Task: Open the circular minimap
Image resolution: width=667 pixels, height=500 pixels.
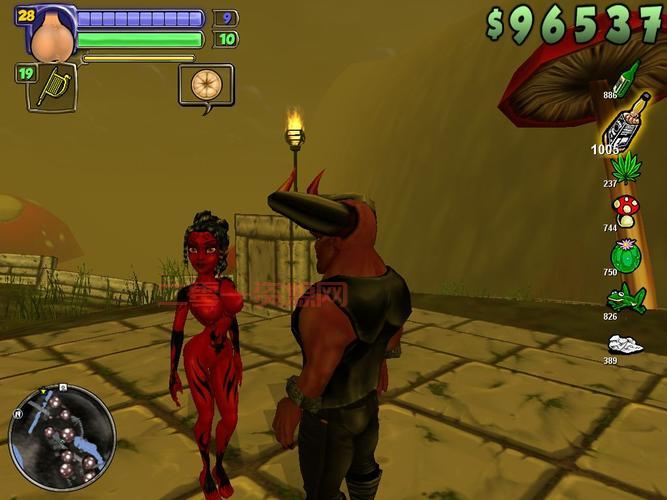Action: point(62,436)
